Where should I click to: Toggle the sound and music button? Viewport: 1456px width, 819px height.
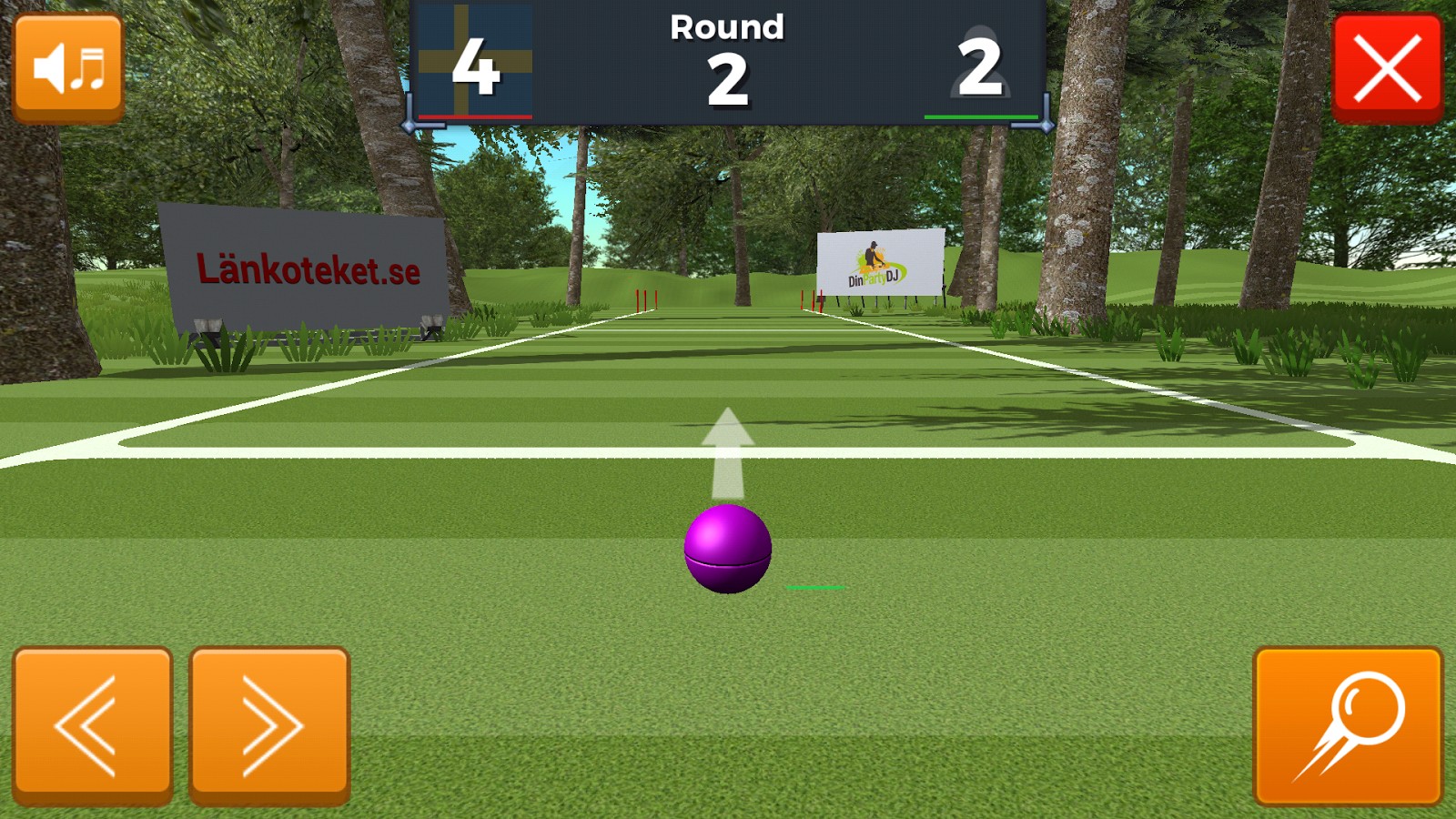pyautogui.click(x=68, y=68)
